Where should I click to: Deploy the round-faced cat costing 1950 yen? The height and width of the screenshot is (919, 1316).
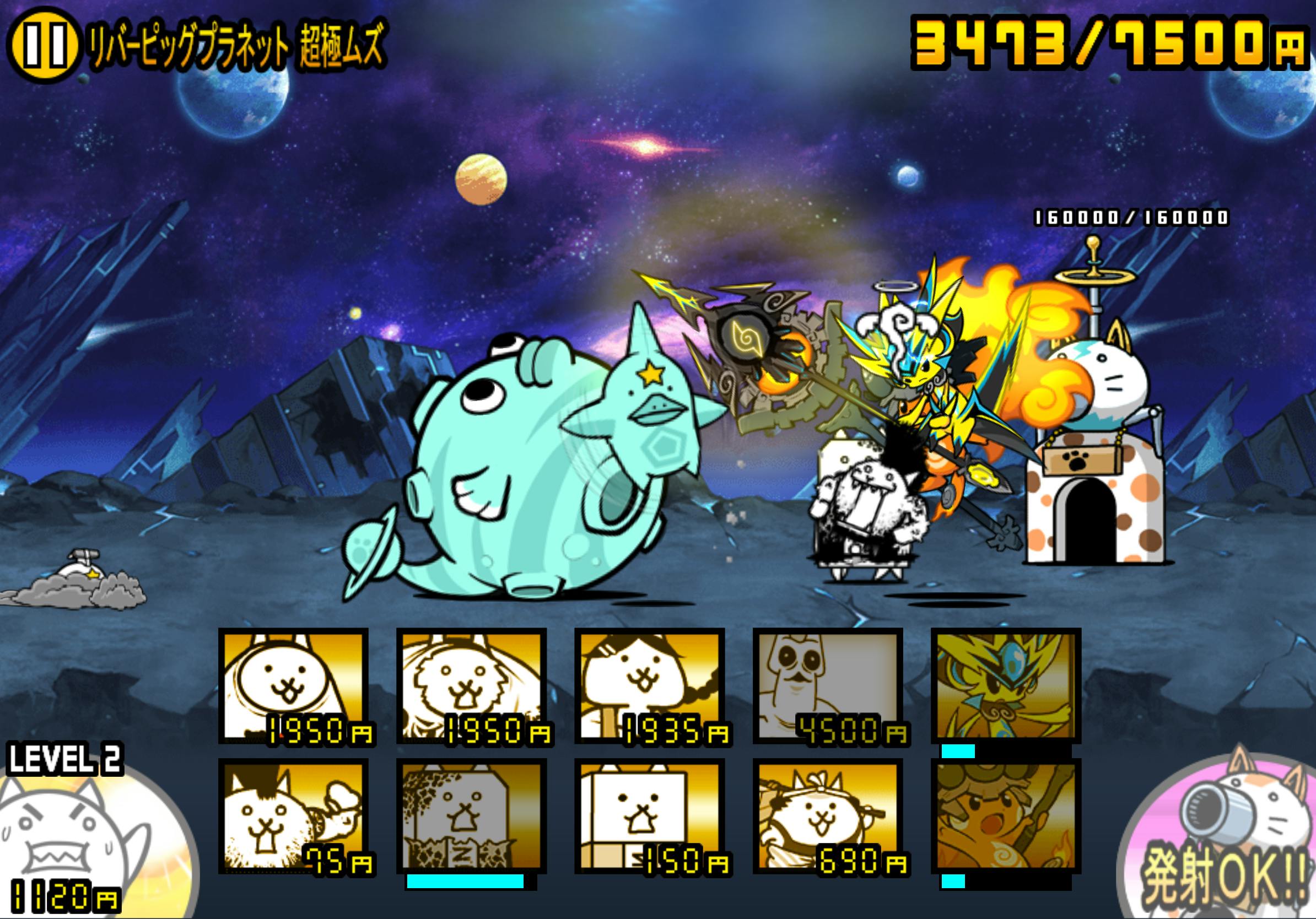click(294, 686)
